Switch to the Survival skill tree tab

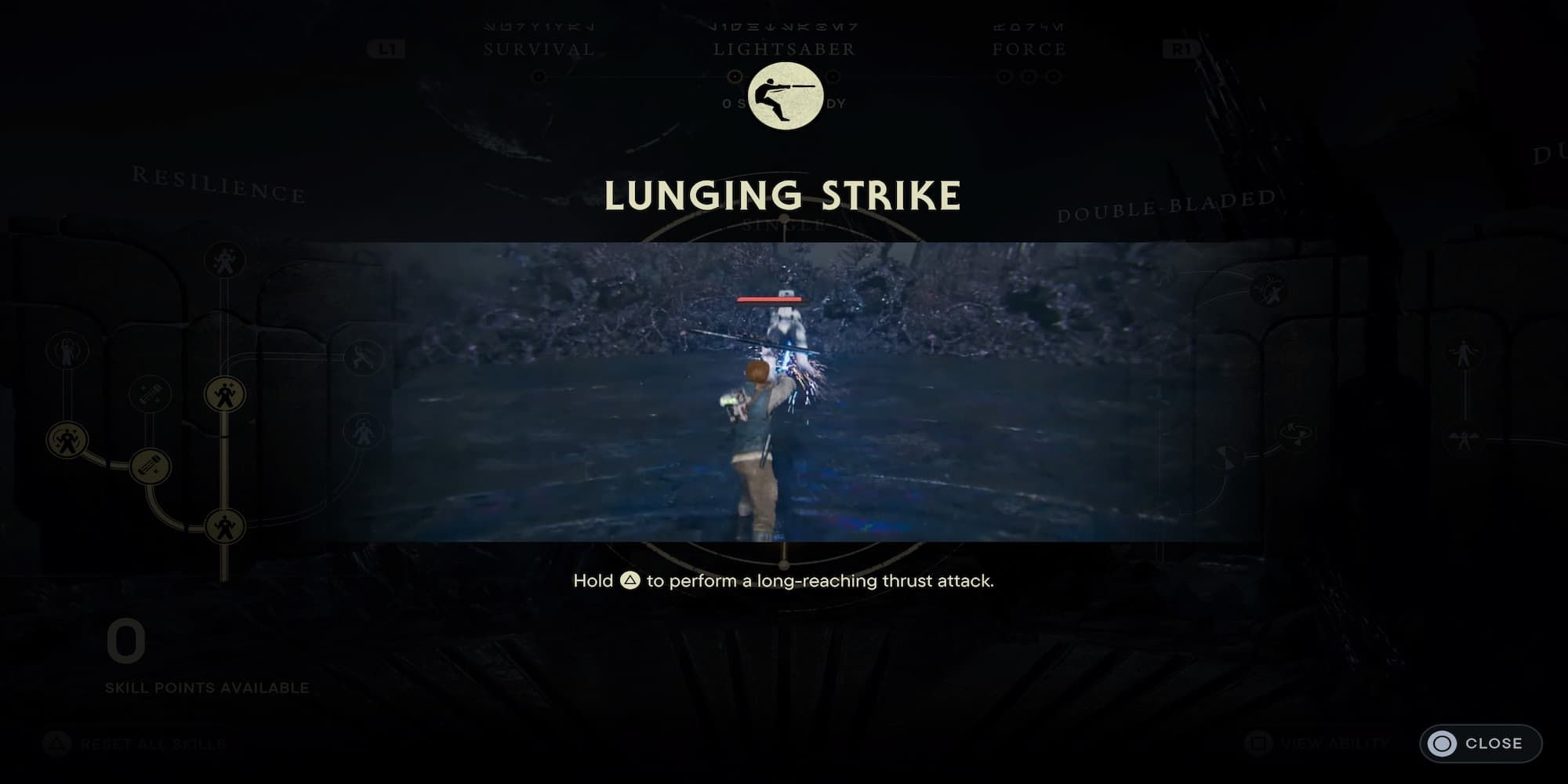538,49
